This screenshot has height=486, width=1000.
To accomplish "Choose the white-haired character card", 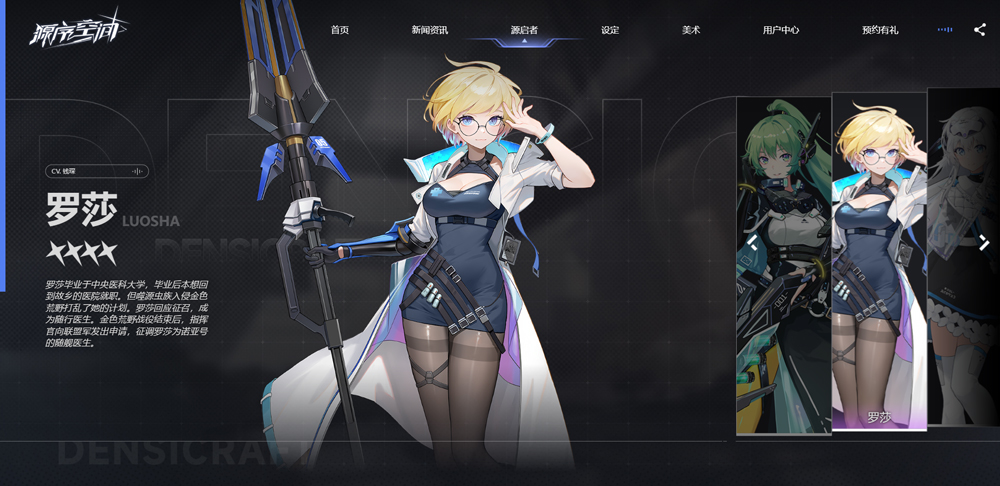I will click(963, 260).
